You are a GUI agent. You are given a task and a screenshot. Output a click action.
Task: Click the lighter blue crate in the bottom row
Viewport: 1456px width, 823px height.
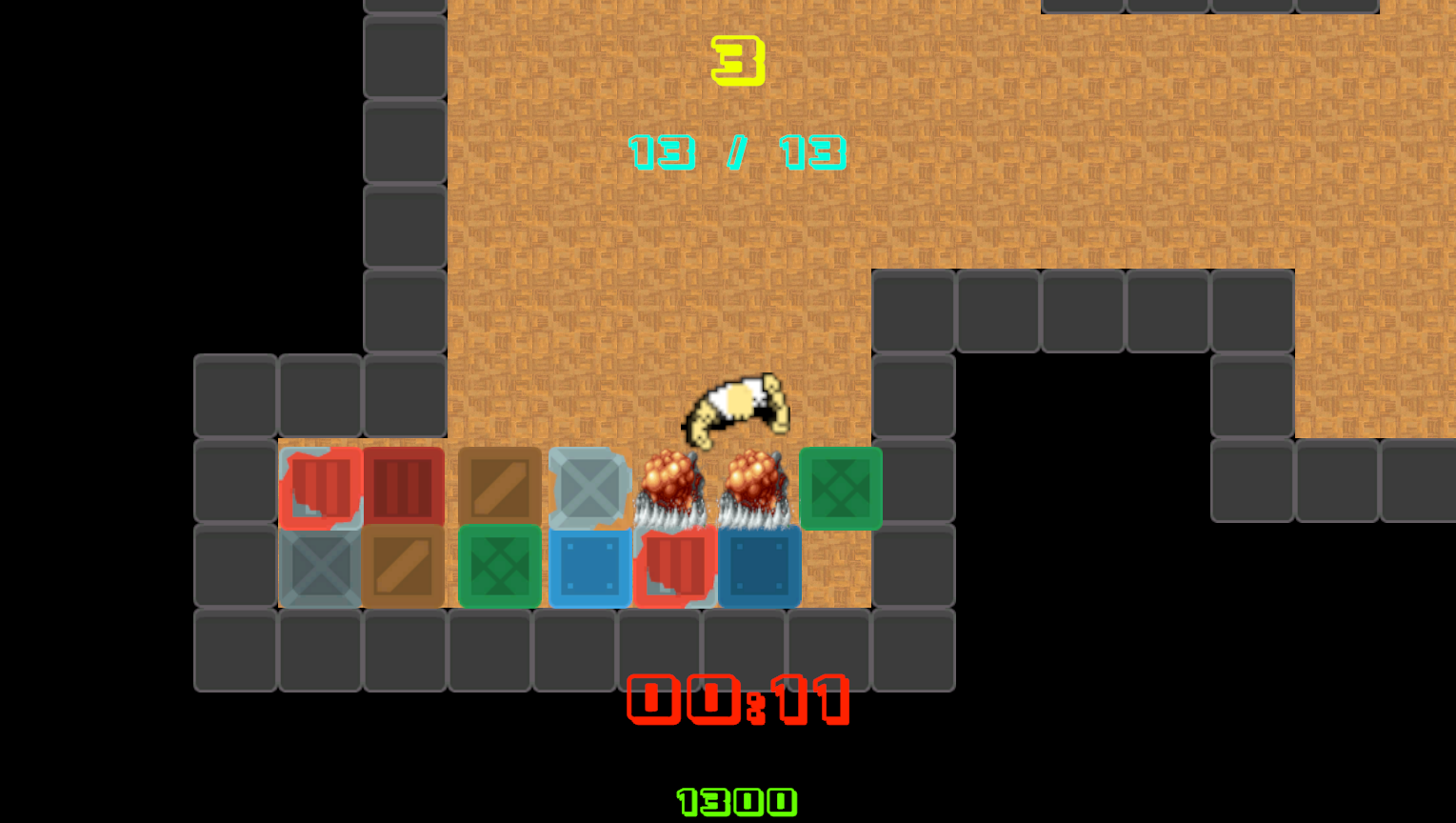click(x=588, y=567)
